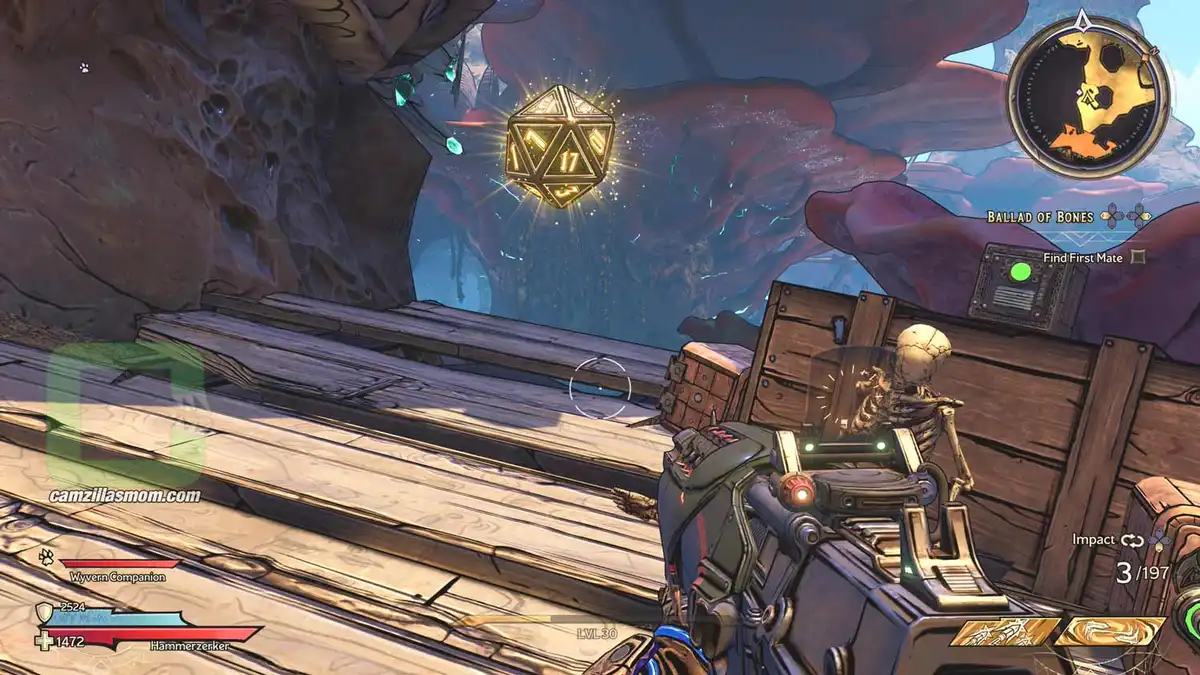This screenshot has height=675, width=1200.
Task: Click the health cross icon
Action: (x=42, y=640)
